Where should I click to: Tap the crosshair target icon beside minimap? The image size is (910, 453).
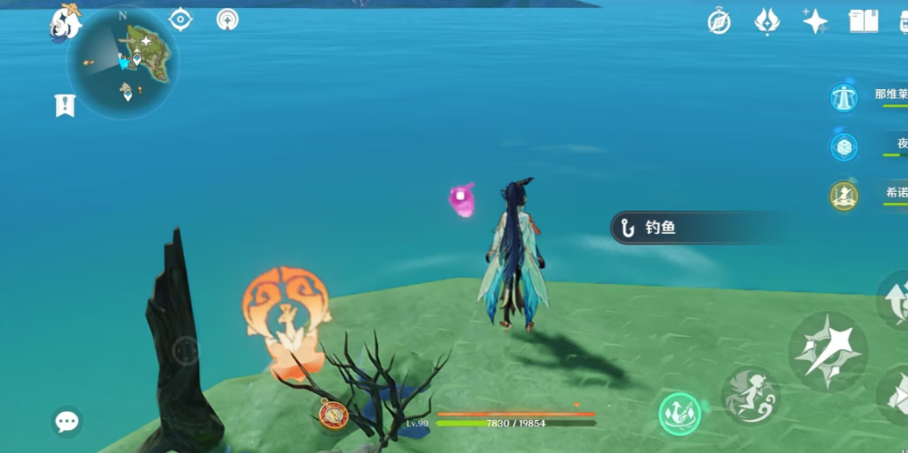[x=181, y=19]
